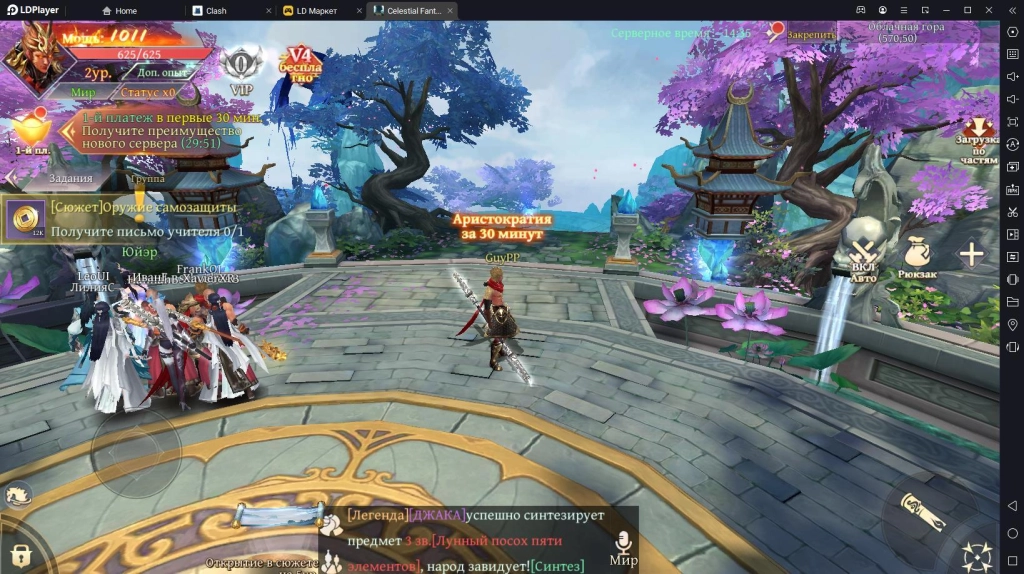
Task: Tap the Доп. опыт bonus button
Action: tap(161, 73)
